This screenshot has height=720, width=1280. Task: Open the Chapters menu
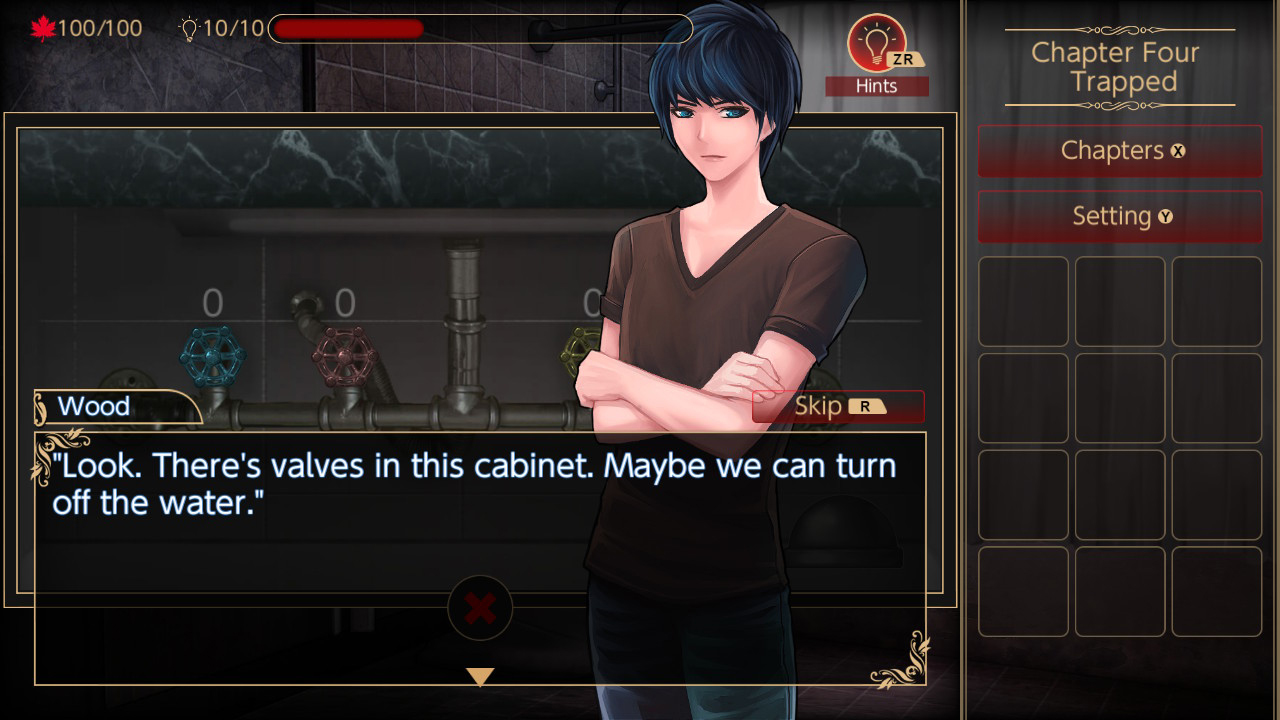(x=1119, y=150)
